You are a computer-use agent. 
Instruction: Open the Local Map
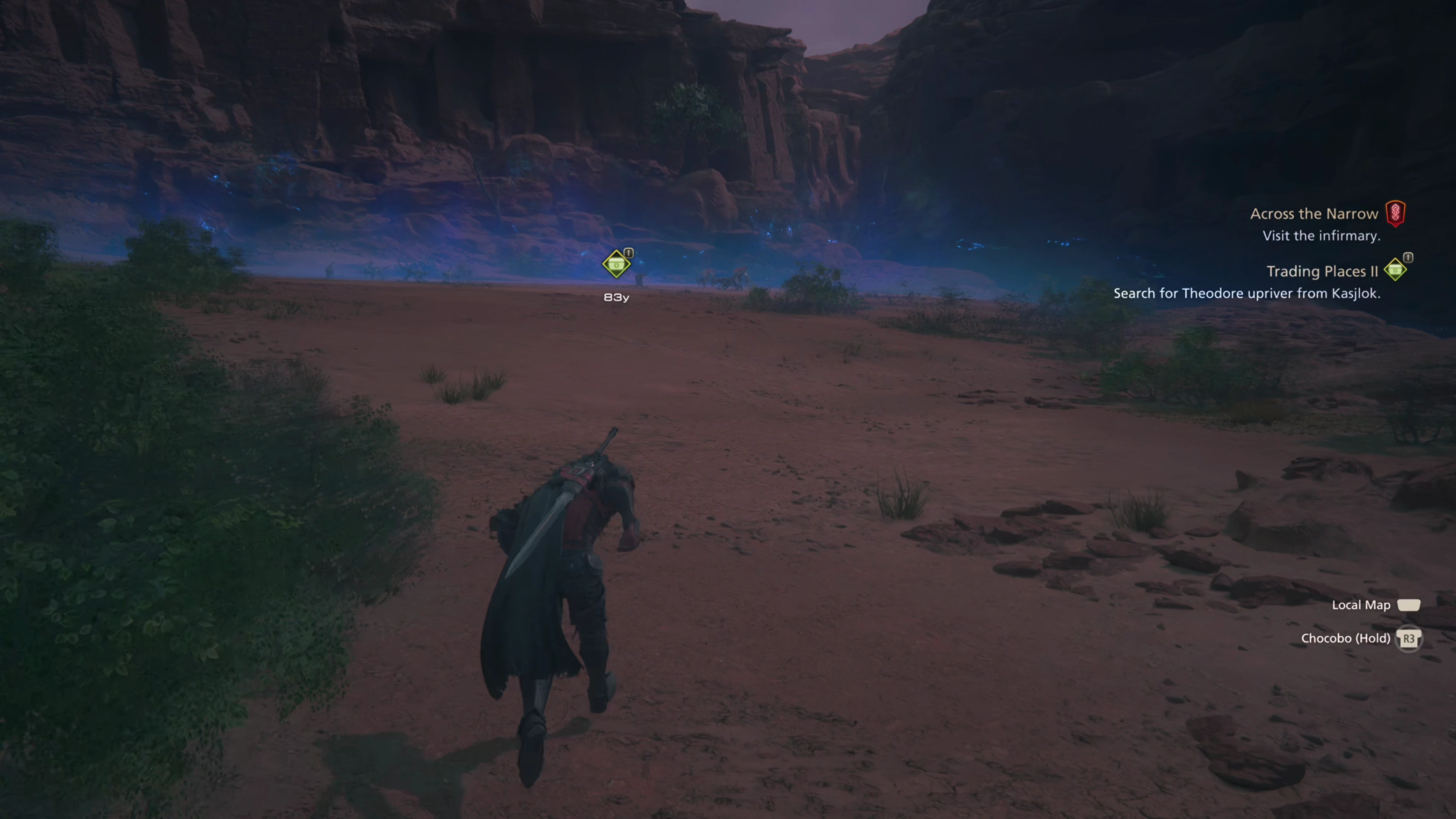(1360, 606)
